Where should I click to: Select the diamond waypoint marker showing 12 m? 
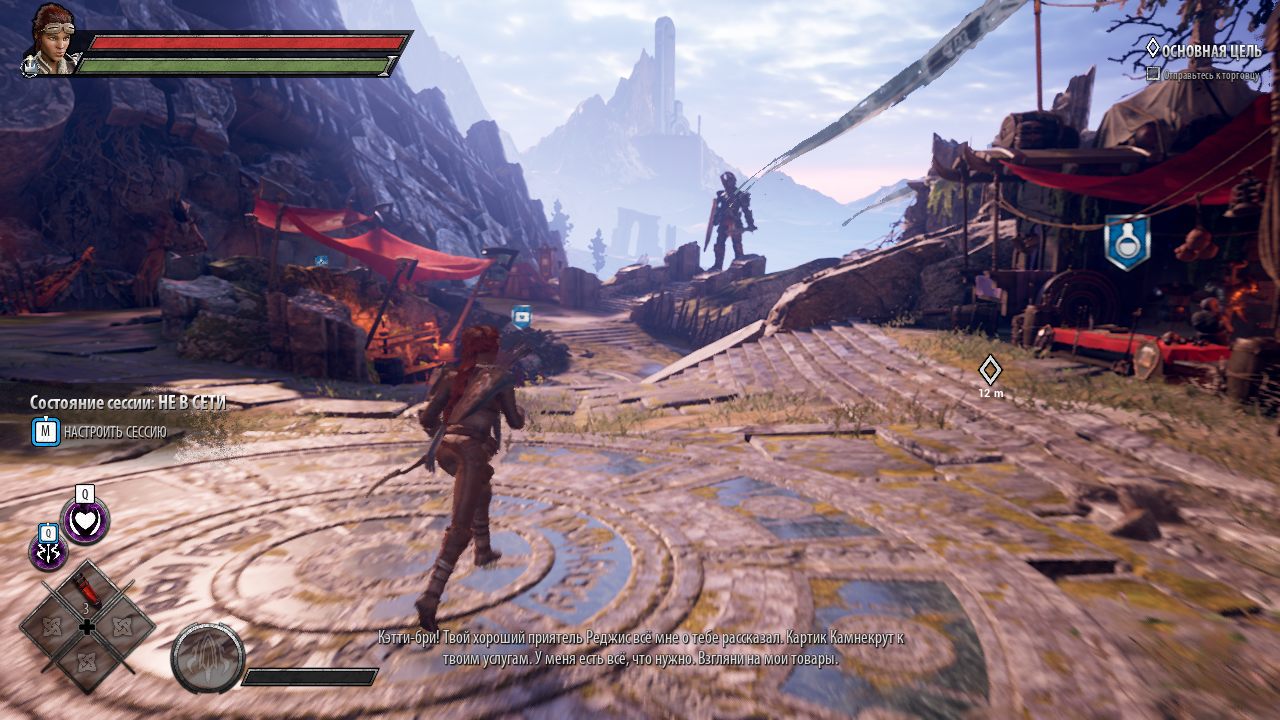coord(990,370)
